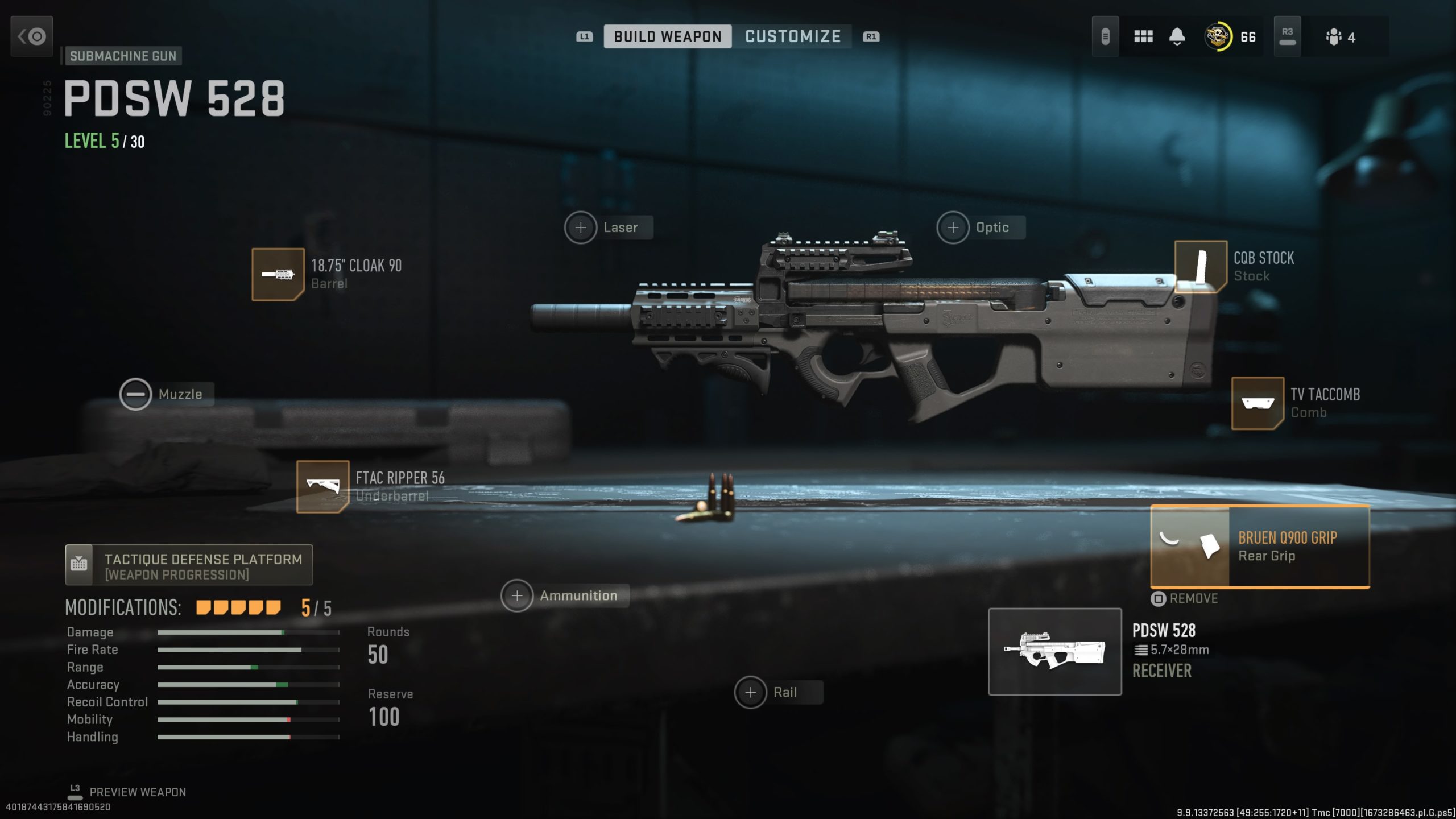Image resolution: width=1456 pixels, height=819 pixels.
Task: Add an Optic attachment
Action: tap(953, 227)
